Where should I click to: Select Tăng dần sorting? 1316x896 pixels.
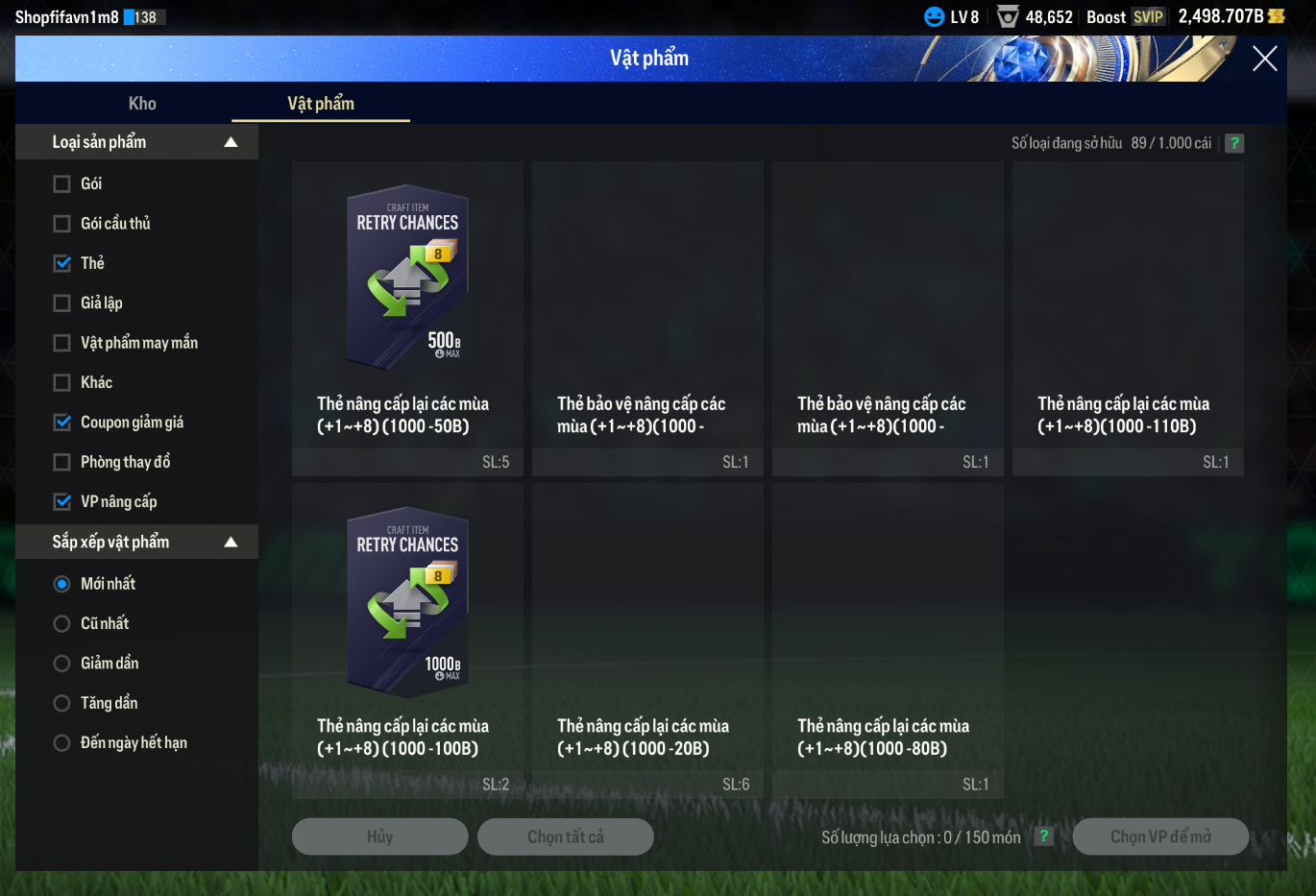pos(62,704)
